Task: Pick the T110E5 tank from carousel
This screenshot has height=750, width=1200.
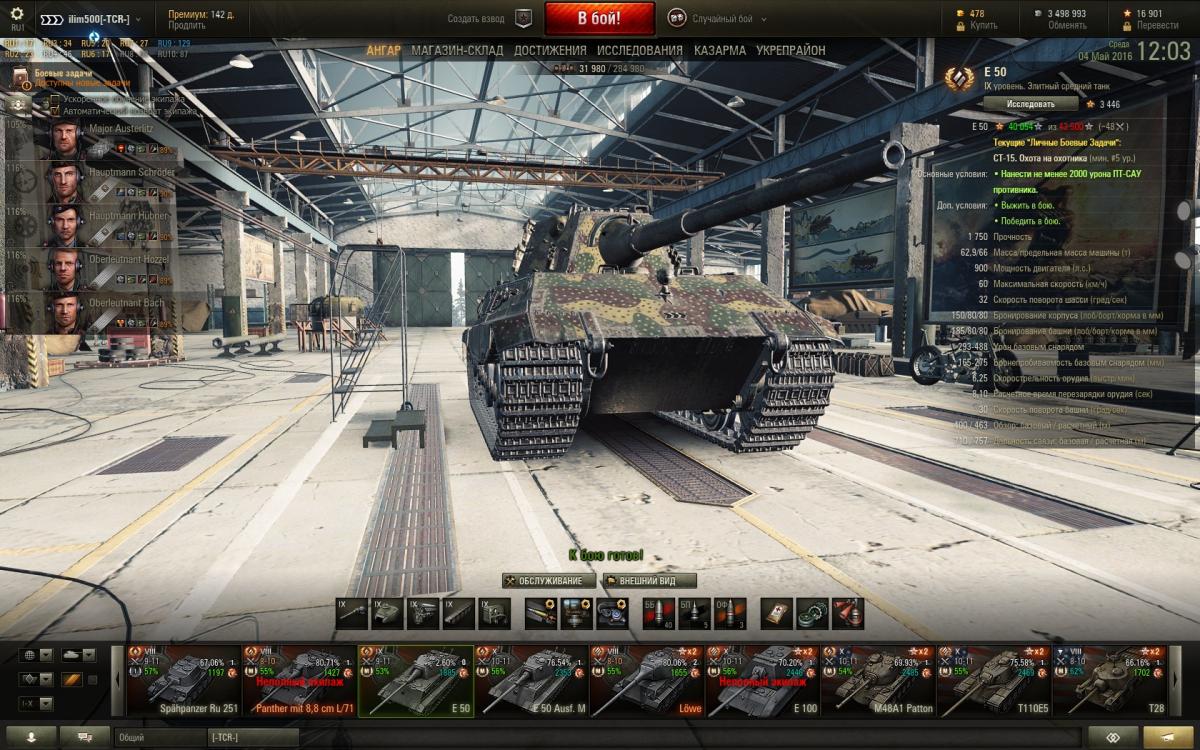Action: tap(993, 680)
